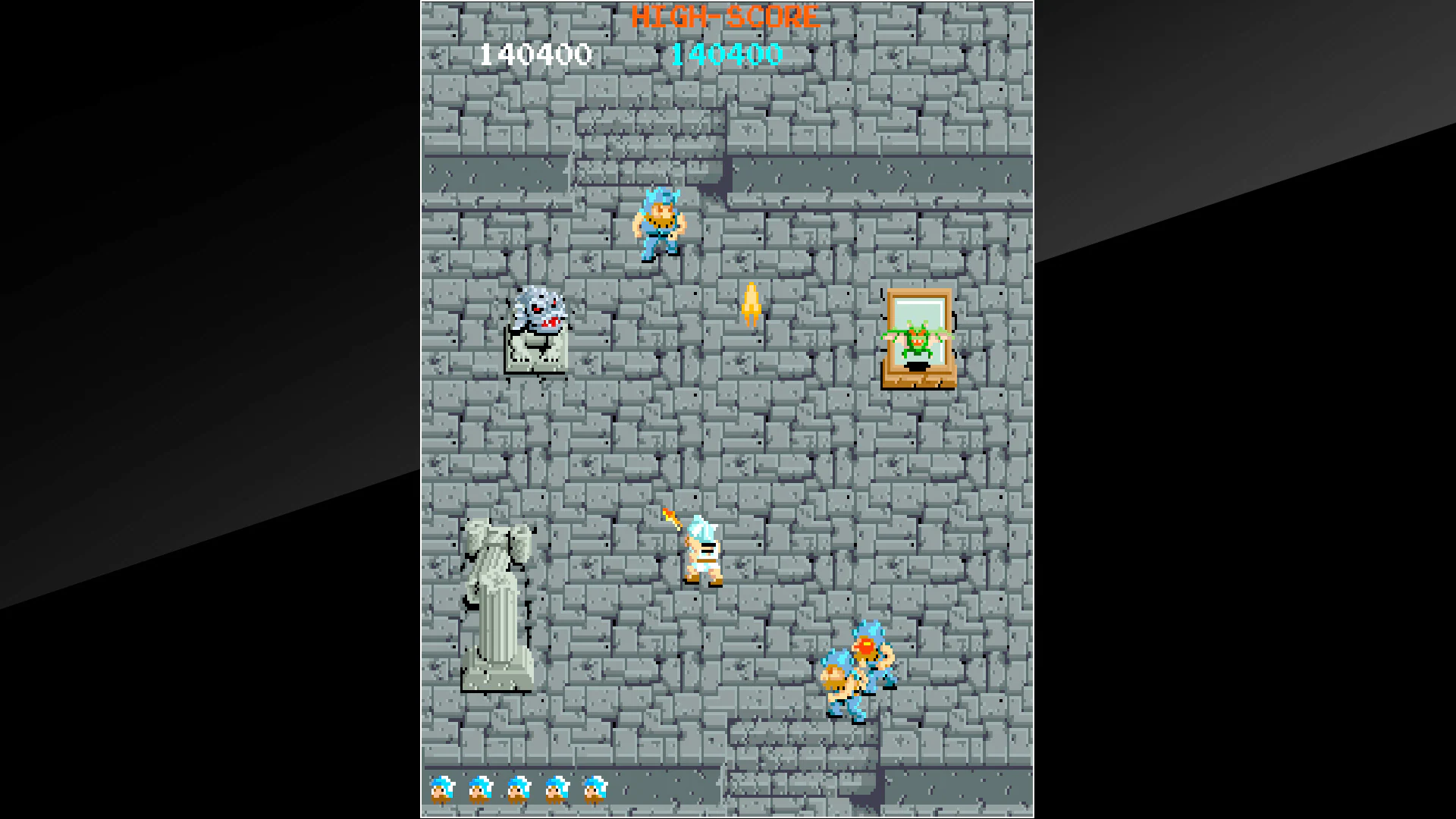The height and width of the screenshot is (819, 1456).
Task: Click the fourth life icon in the row
Action: pyautogui.click(x=555, y=790)
